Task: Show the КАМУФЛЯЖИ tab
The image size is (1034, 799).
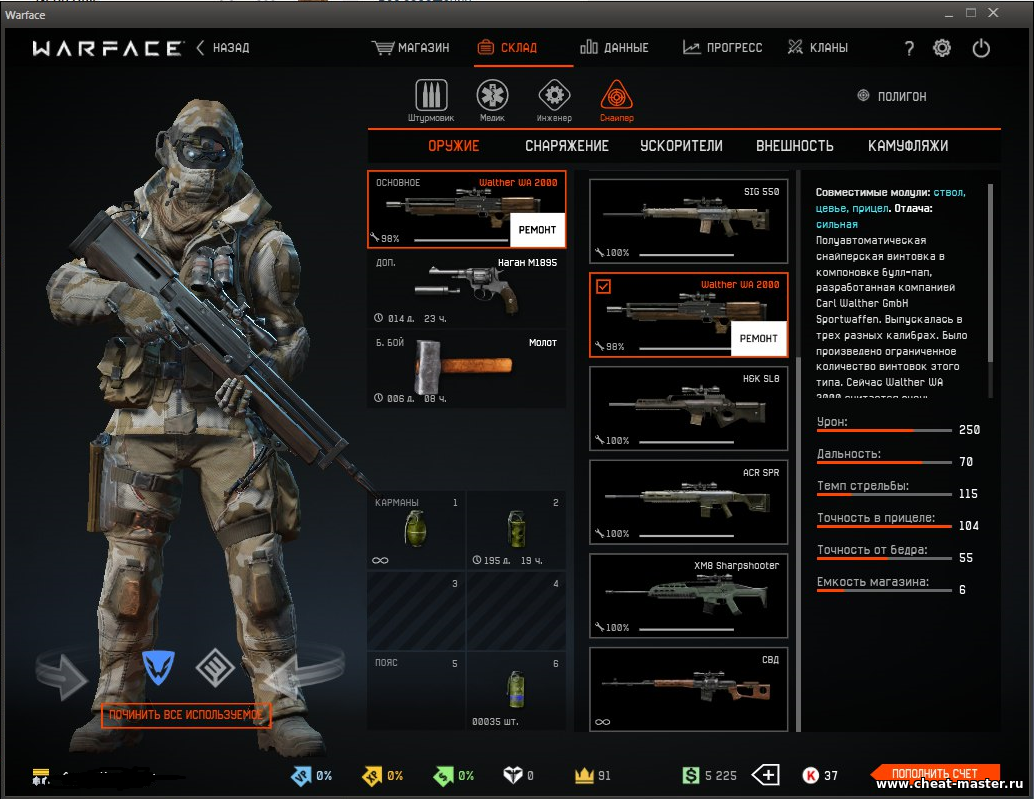Action: [908, 146]
